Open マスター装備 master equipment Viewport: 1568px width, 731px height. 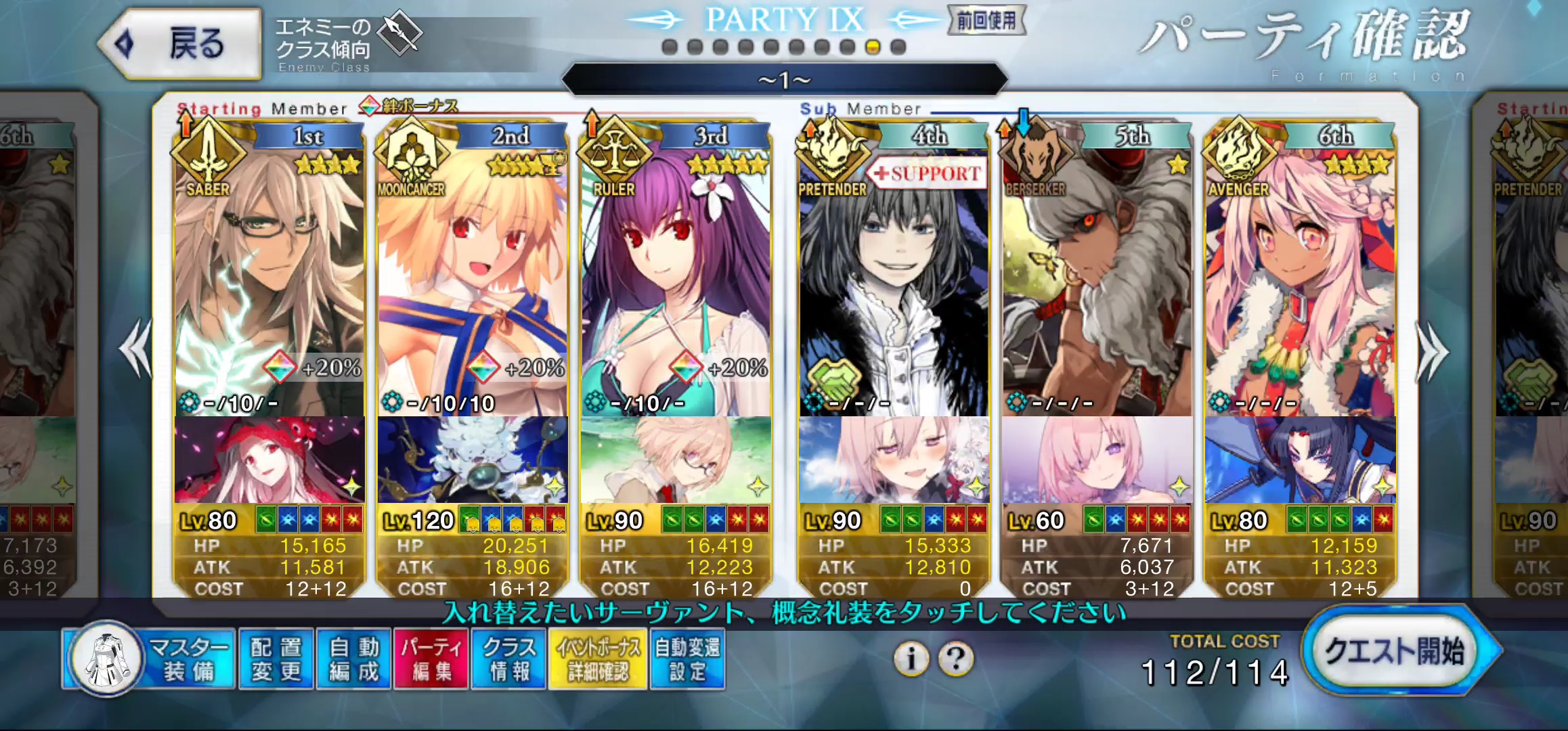coord(150,659)
